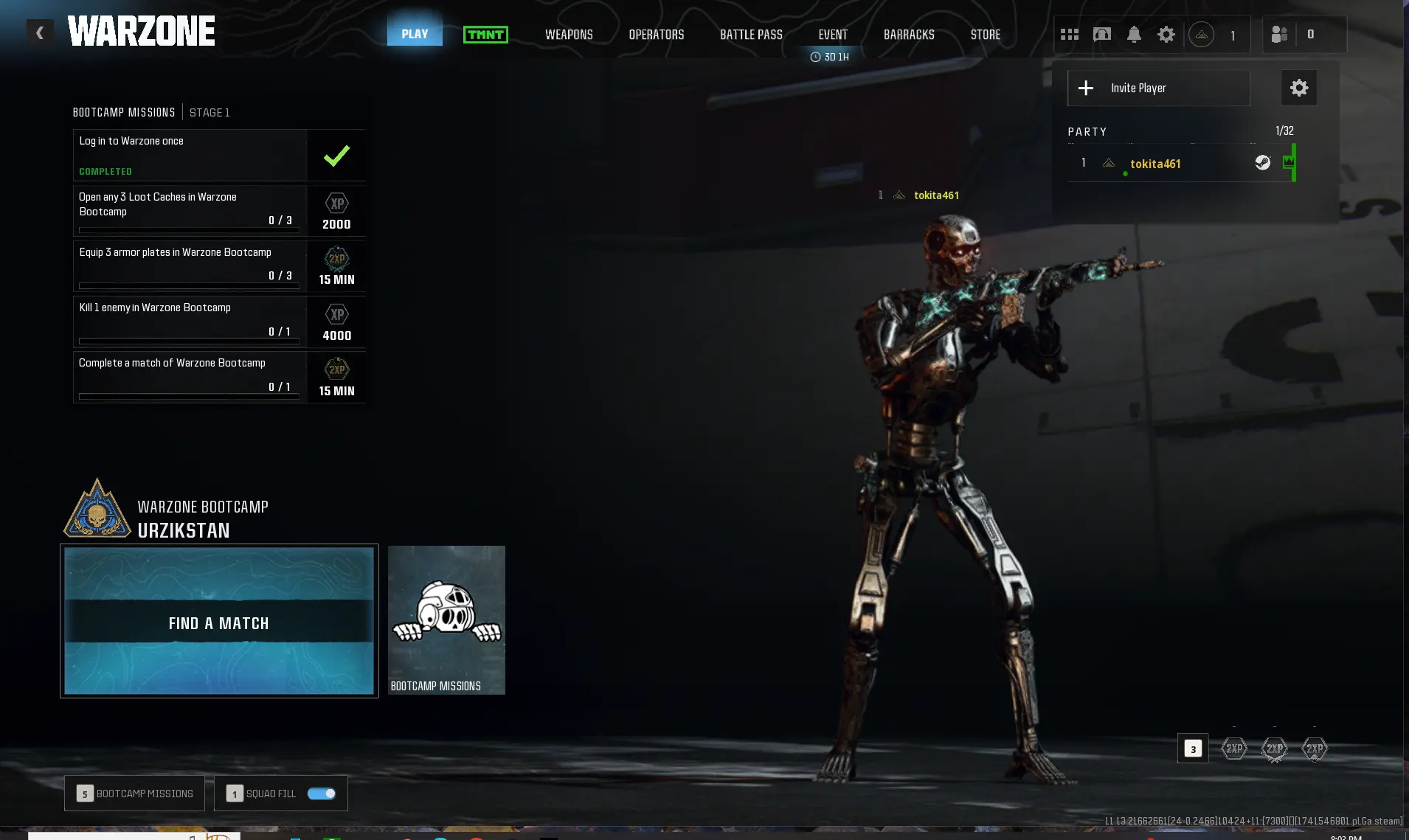Expand Stage 1 of Bootcamp Missions
Screen dimensions: 1409x840
210,112
